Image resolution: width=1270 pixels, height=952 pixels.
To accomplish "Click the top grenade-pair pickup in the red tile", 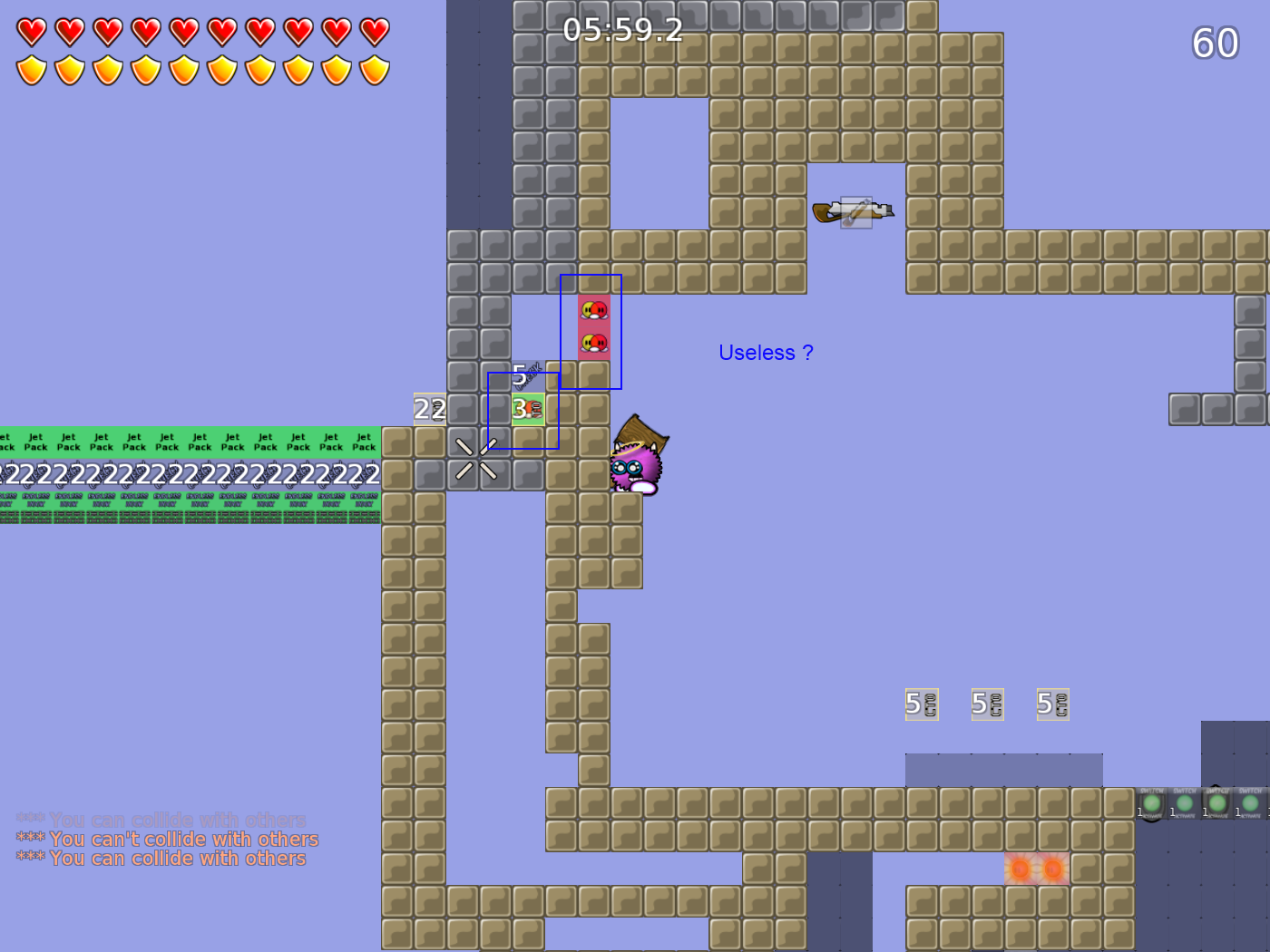I will (592, 308).
